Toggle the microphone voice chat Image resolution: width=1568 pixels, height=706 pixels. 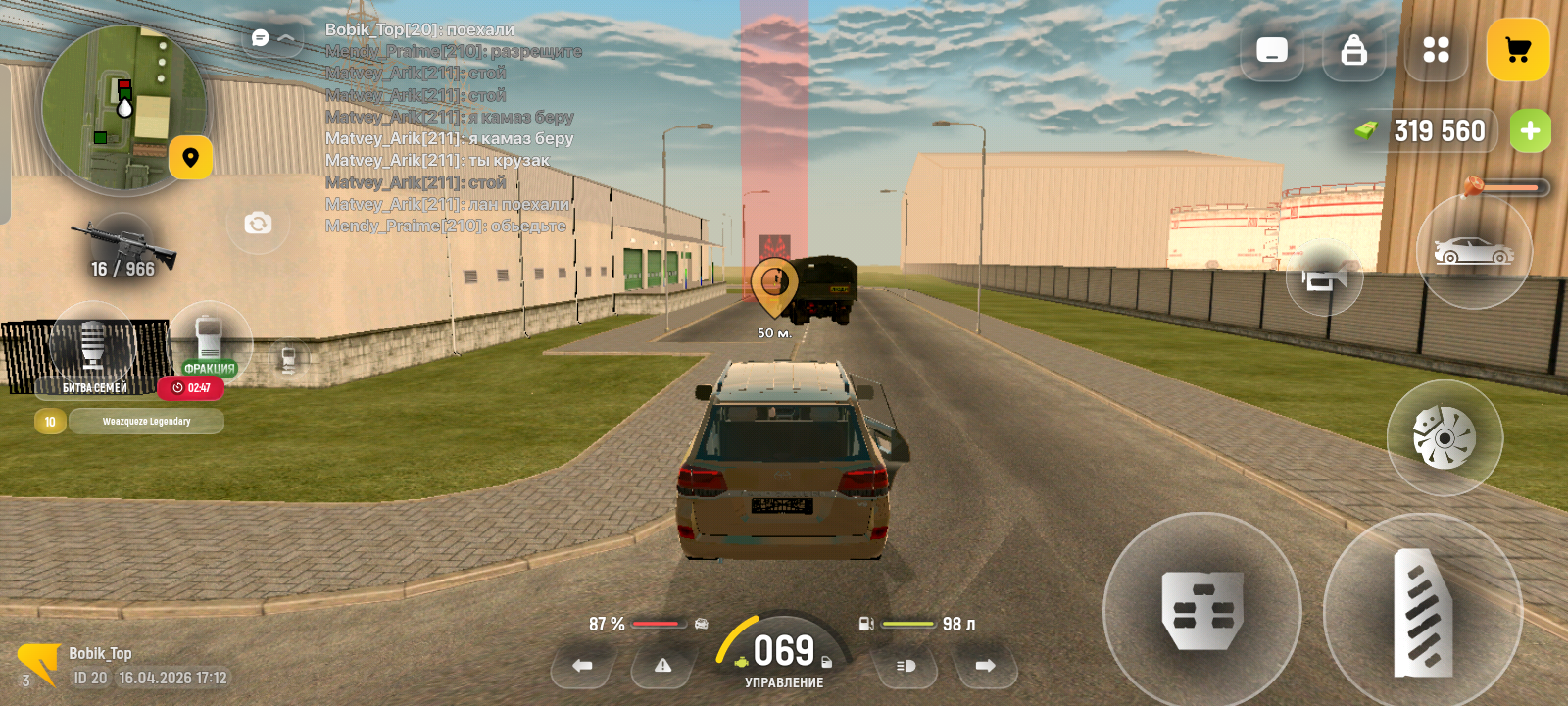(x=92, y=345)
